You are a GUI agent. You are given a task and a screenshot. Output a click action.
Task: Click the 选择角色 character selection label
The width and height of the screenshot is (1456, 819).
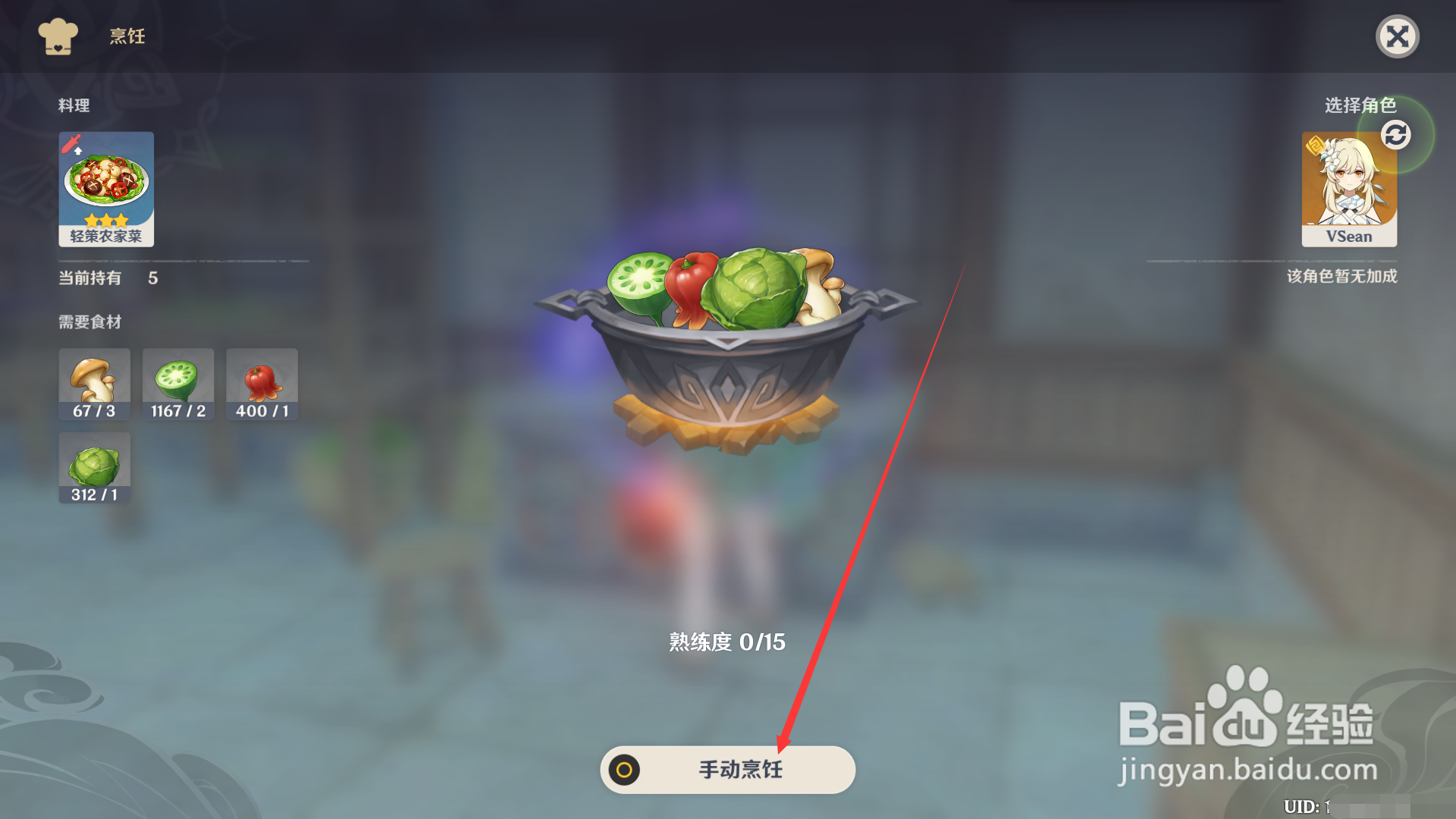pos(1360,106)
